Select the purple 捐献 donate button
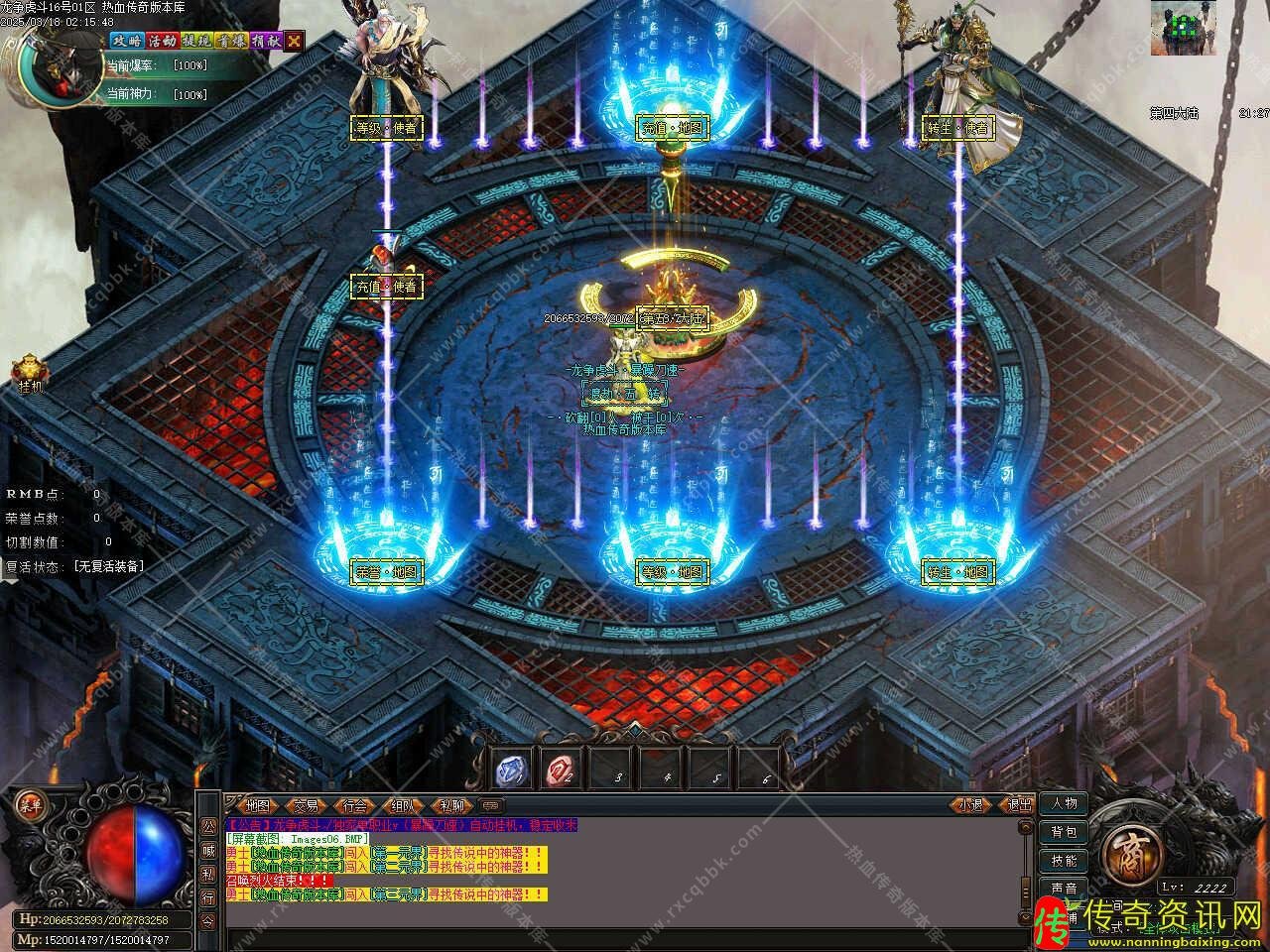Screen dimensions: 1270x952 (x=265, y=41)
